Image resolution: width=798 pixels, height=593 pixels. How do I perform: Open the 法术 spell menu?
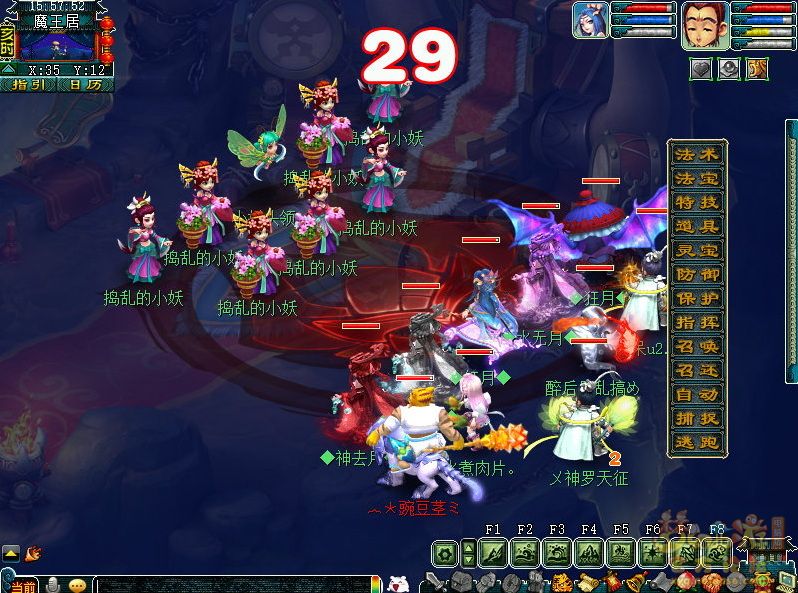[x=697, y=155]
